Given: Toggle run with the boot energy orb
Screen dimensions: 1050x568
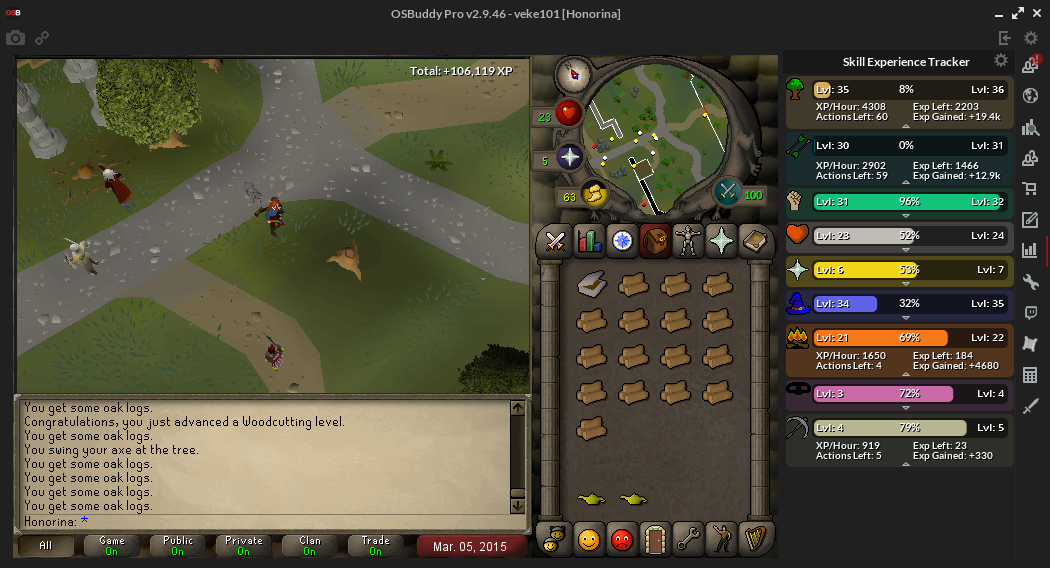Looking at the screenshot, I should [595, 193].
